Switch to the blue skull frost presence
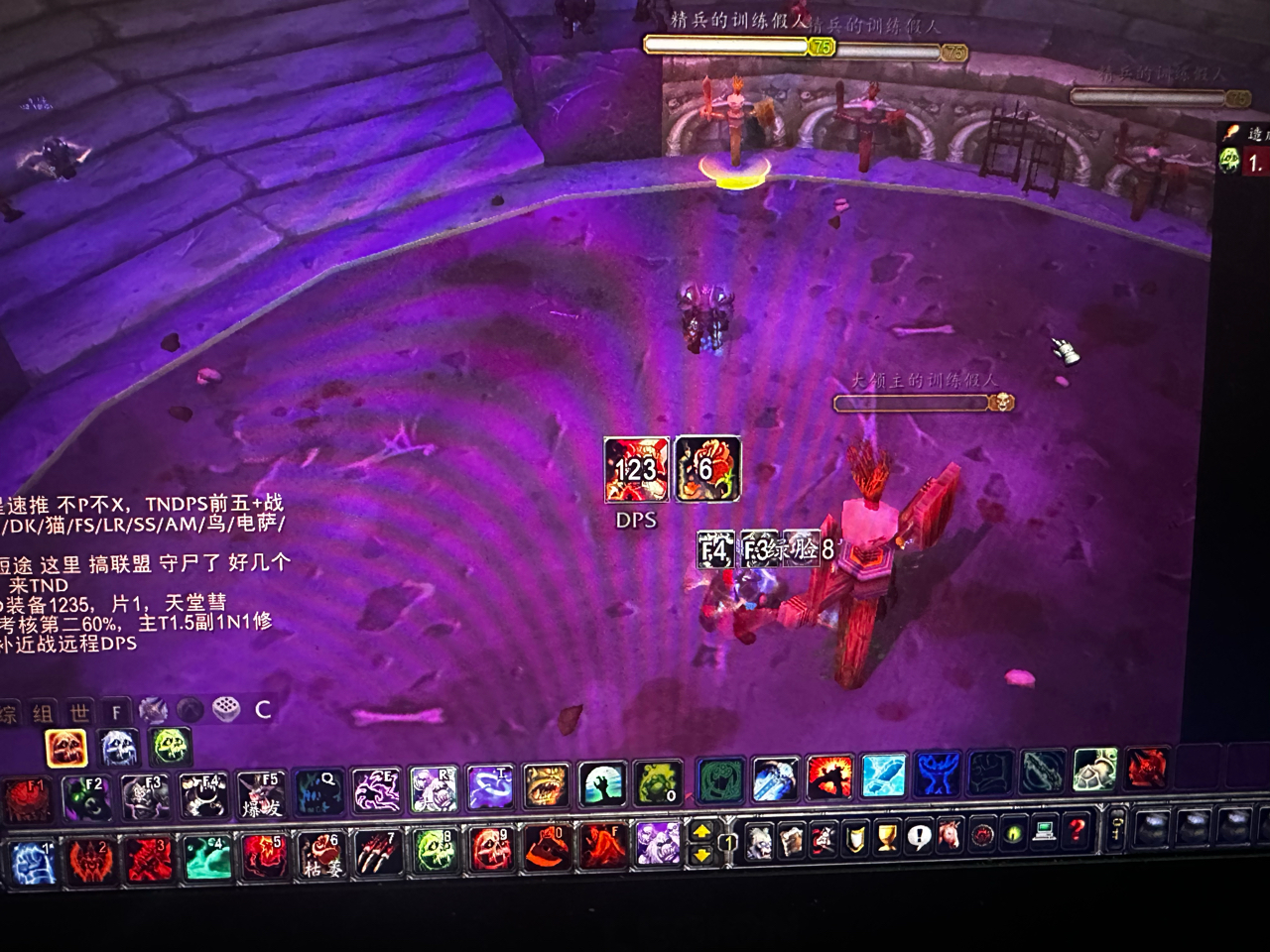The image size is (1270, 952). click(x=116, y=749)
